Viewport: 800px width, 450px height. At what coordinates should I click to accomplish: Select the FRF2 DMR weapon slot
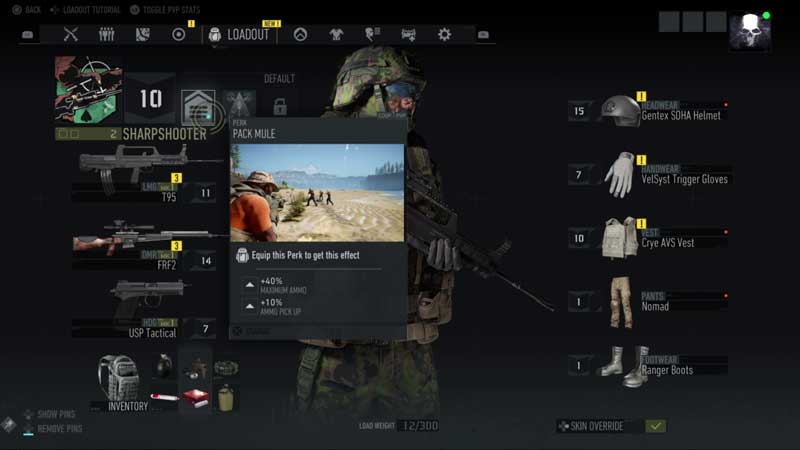[x=140, y=243]
